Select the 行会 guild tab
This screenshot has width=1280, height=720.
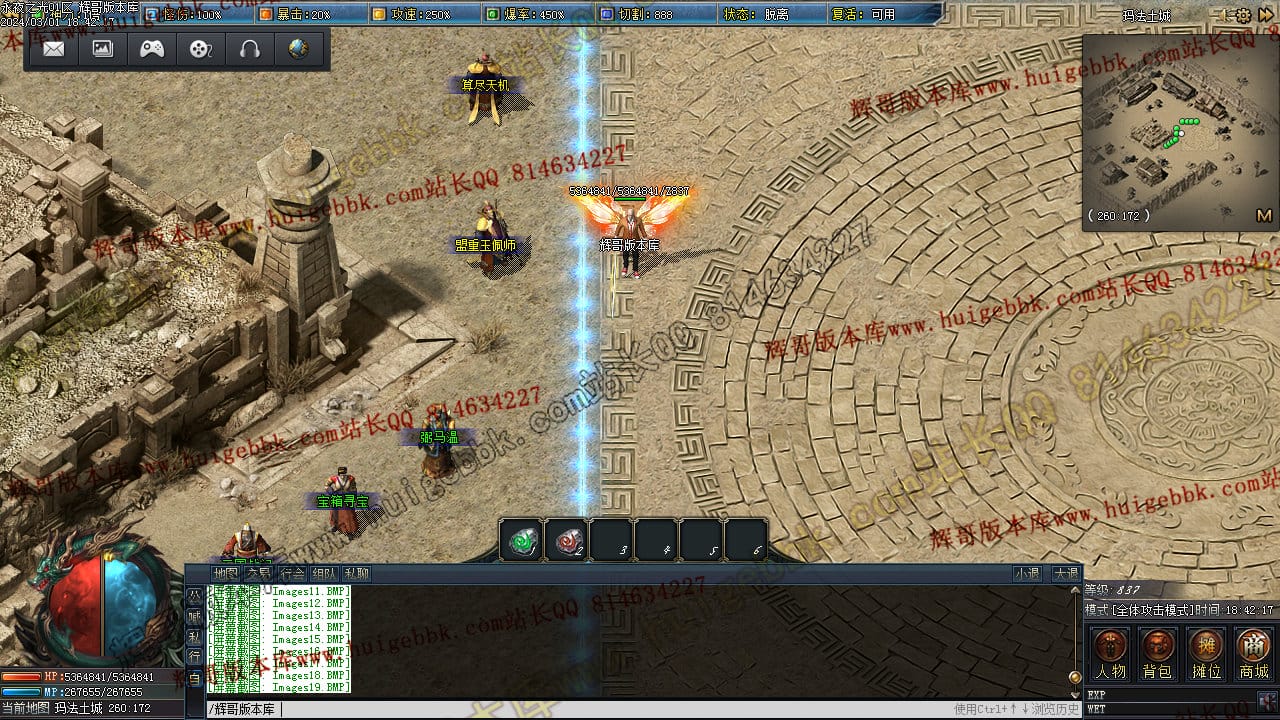[291, 574]
